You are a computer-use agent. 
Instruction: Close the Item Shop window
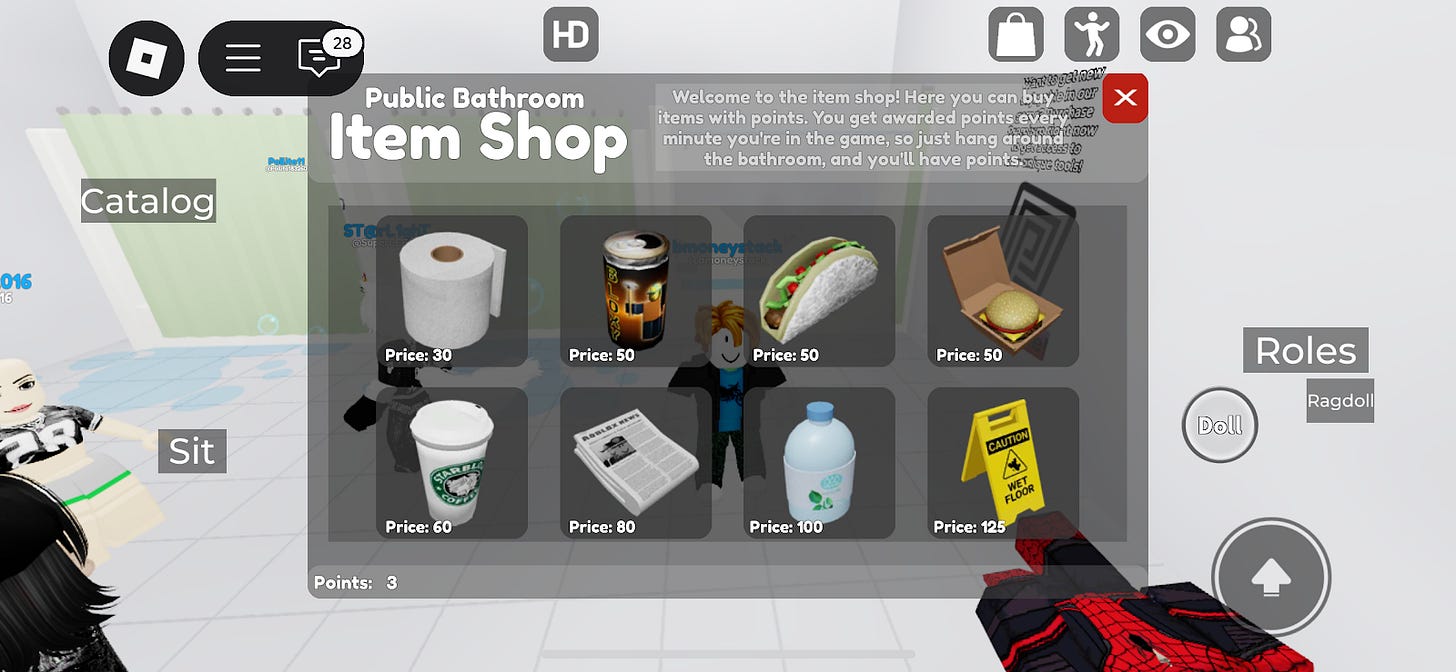coord(1125,98)
